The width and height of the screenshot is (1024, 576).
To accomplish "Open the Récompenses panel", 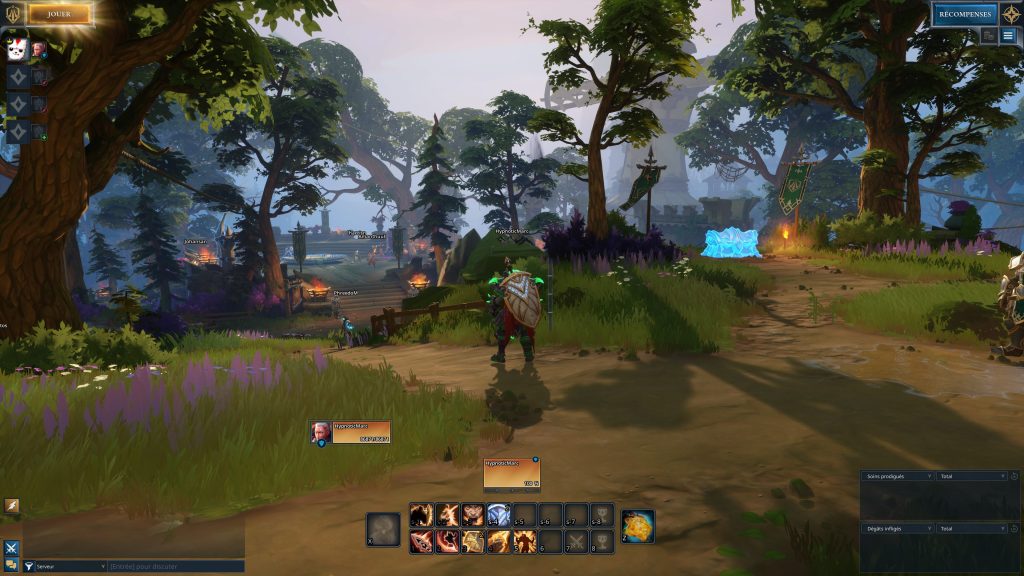I will (x=964, y=14).
